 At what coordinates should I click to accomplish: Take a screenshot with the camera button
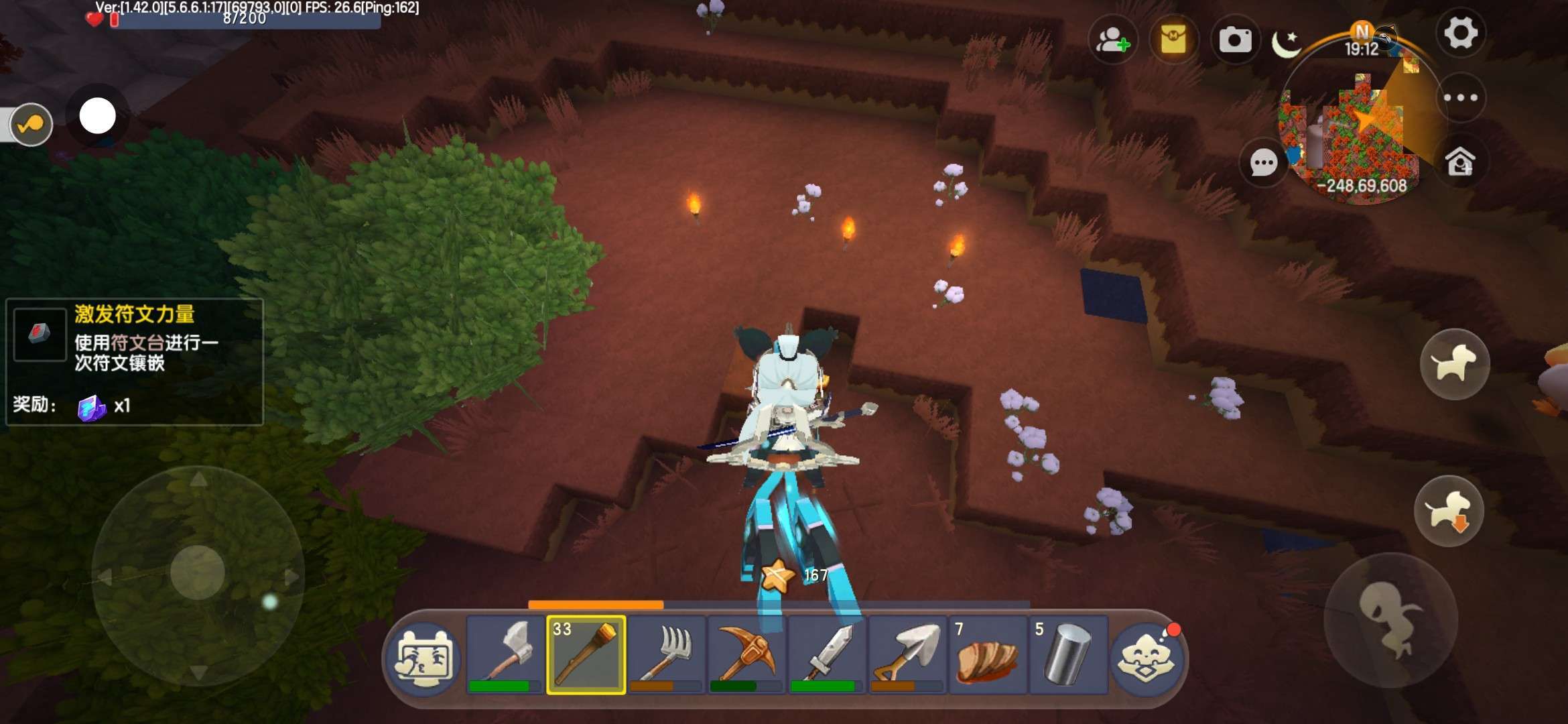(1234, 40)
